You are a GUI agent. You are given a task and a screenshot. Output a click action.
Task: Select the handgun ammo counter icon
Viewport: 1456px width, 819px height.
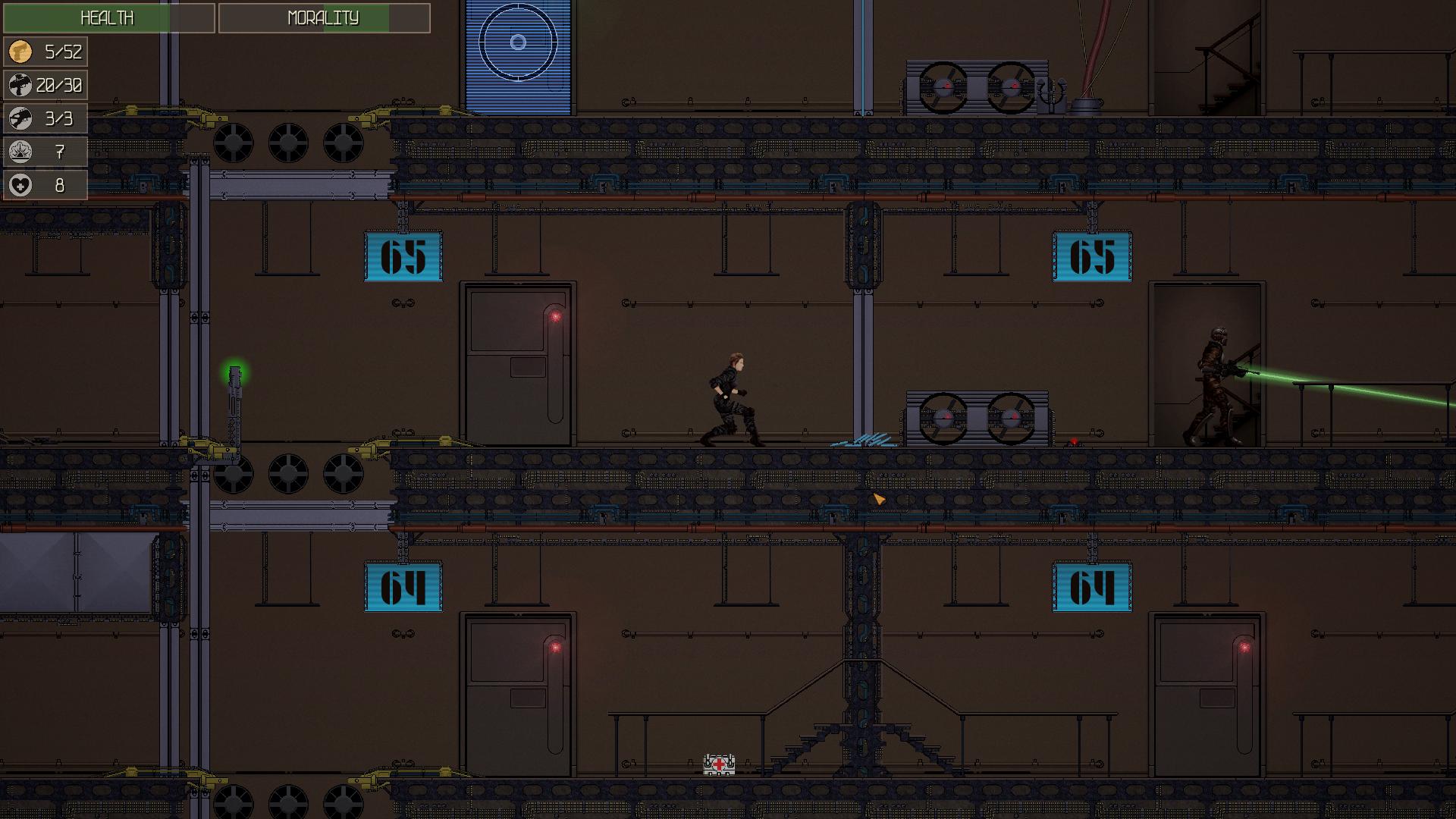22,53
